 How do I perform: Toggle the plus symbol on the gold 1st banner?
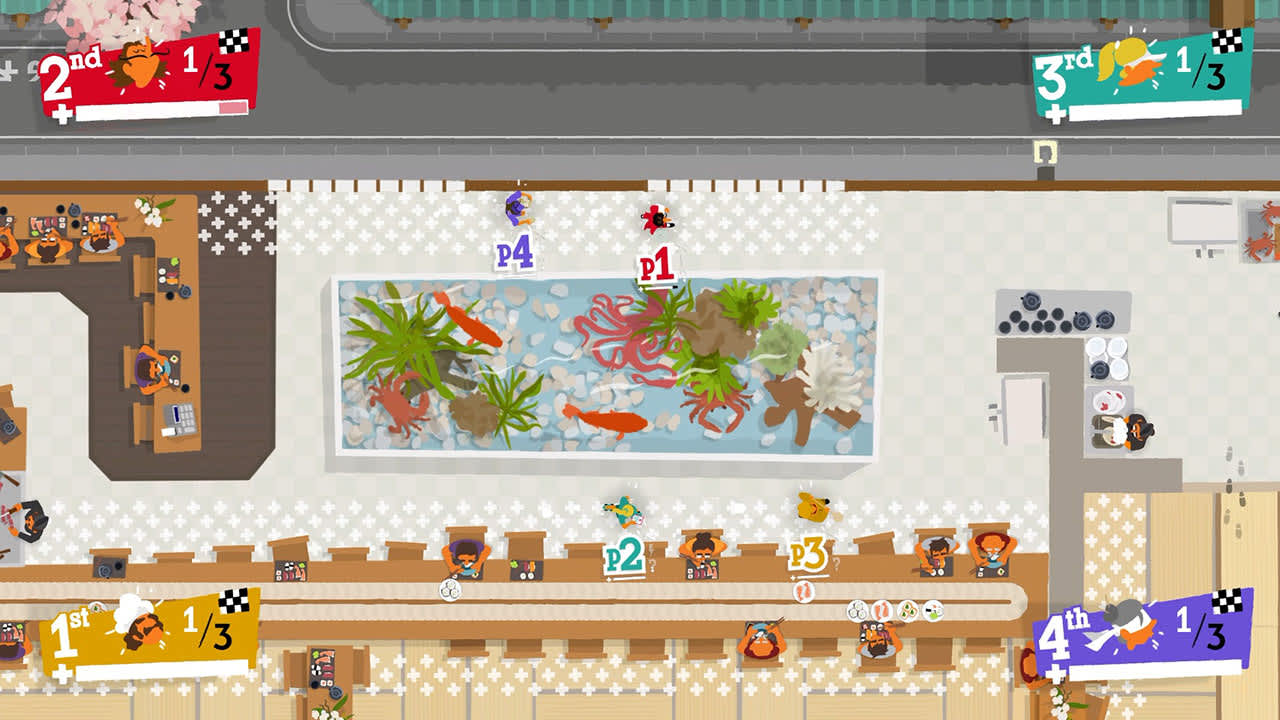(x=62, y=672)
